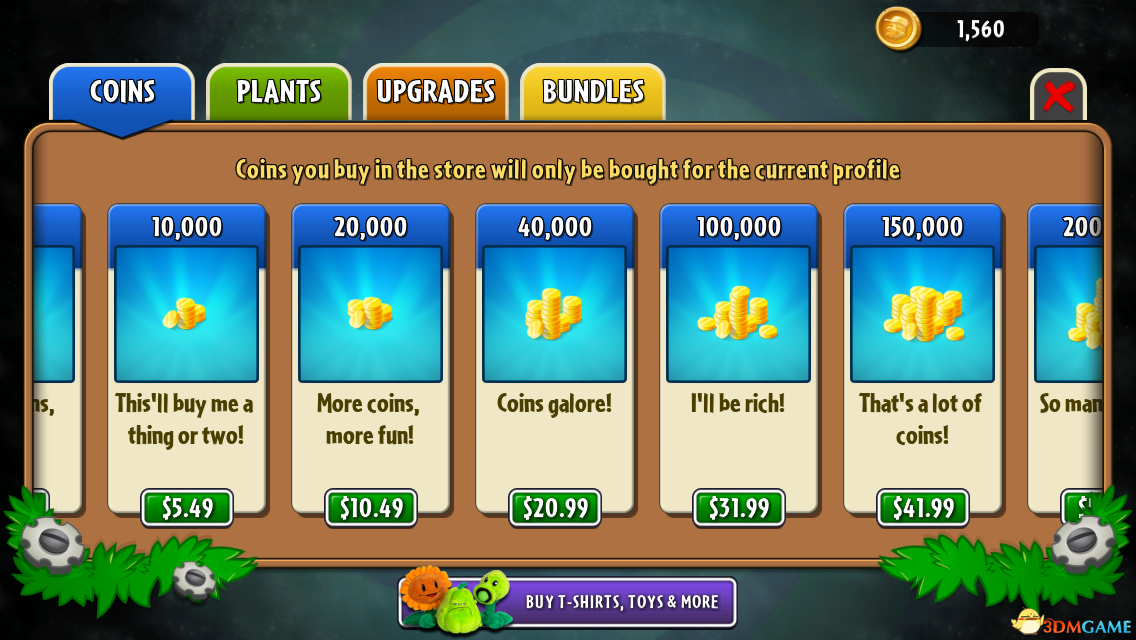Pick the 20,000 coins pack image
The height and width of the screenshot is (640, 1136).
[371, 314]
